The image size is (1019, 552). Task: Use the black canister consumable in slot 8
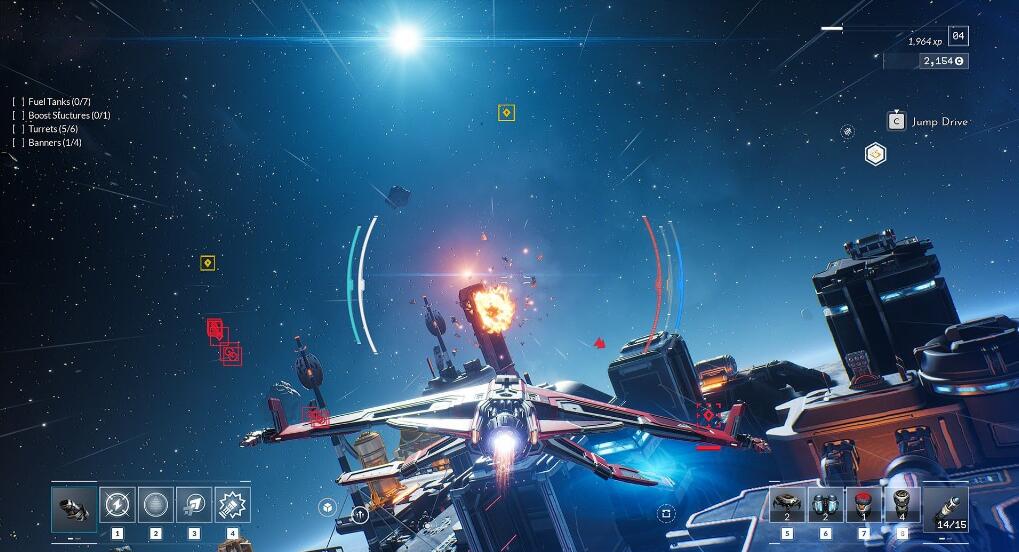coord(902,504)
